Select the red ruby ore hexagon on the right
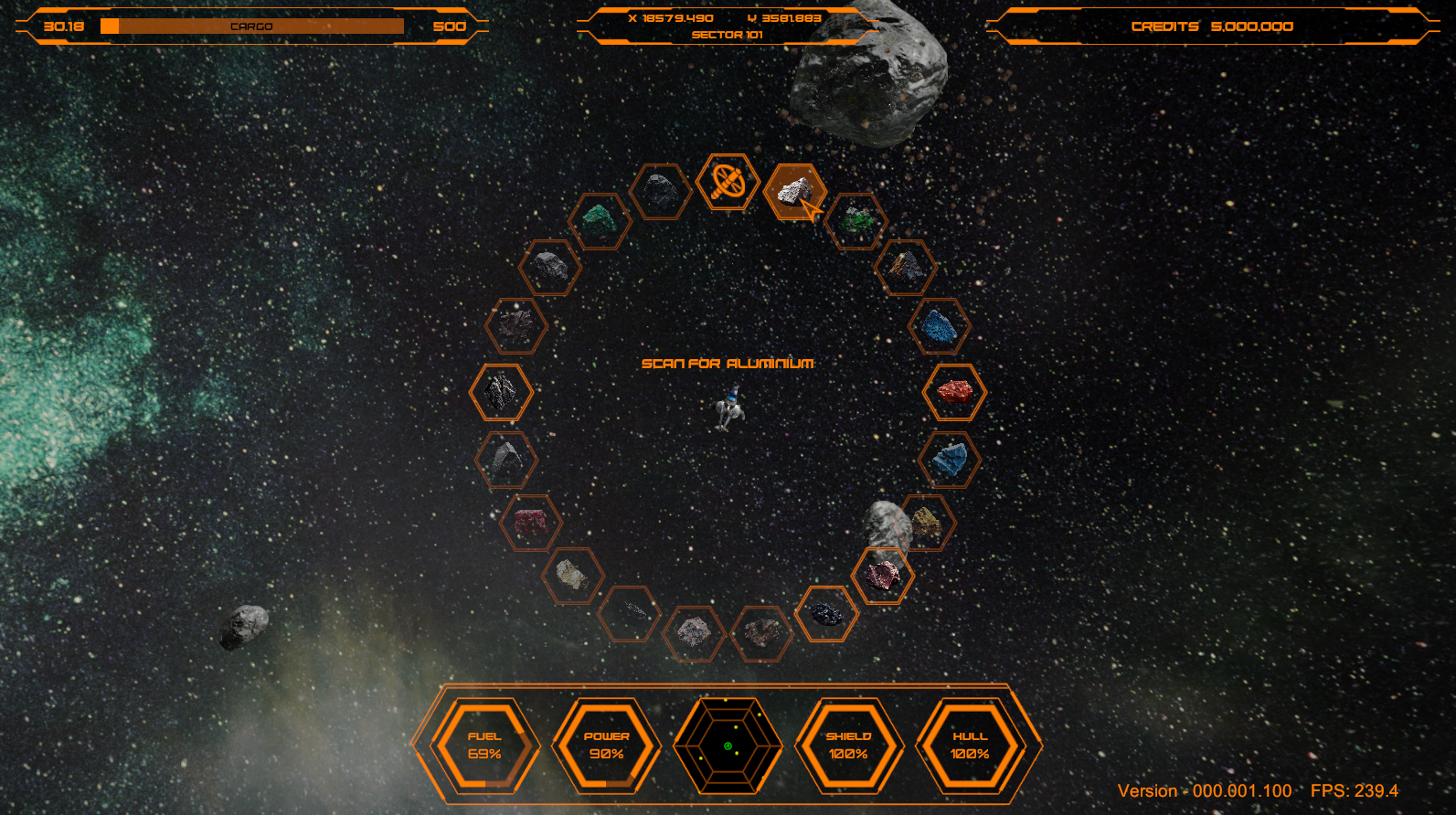 952,393
